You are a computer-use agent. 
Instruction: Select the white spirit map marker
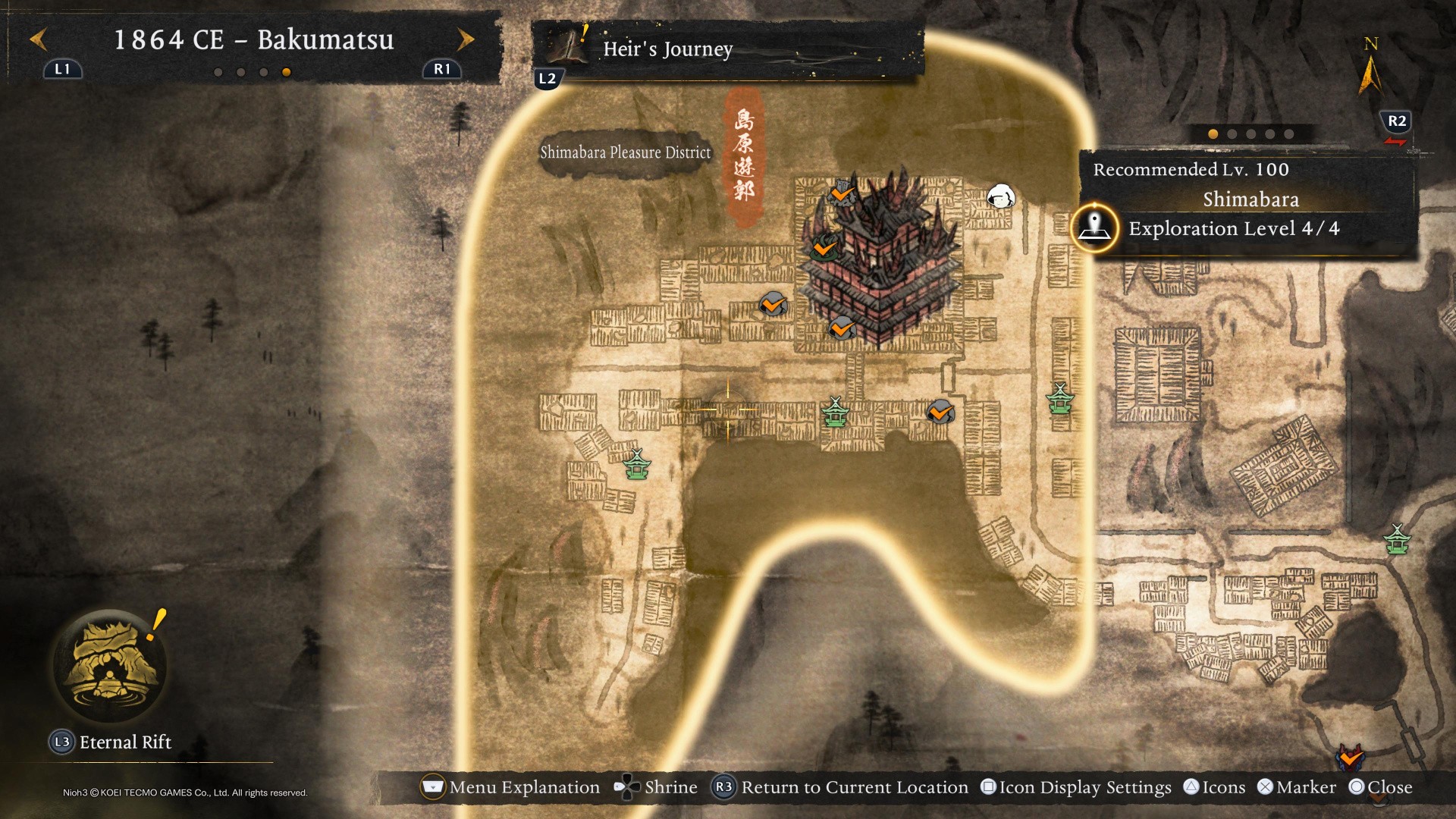[x=1000, y=196]
